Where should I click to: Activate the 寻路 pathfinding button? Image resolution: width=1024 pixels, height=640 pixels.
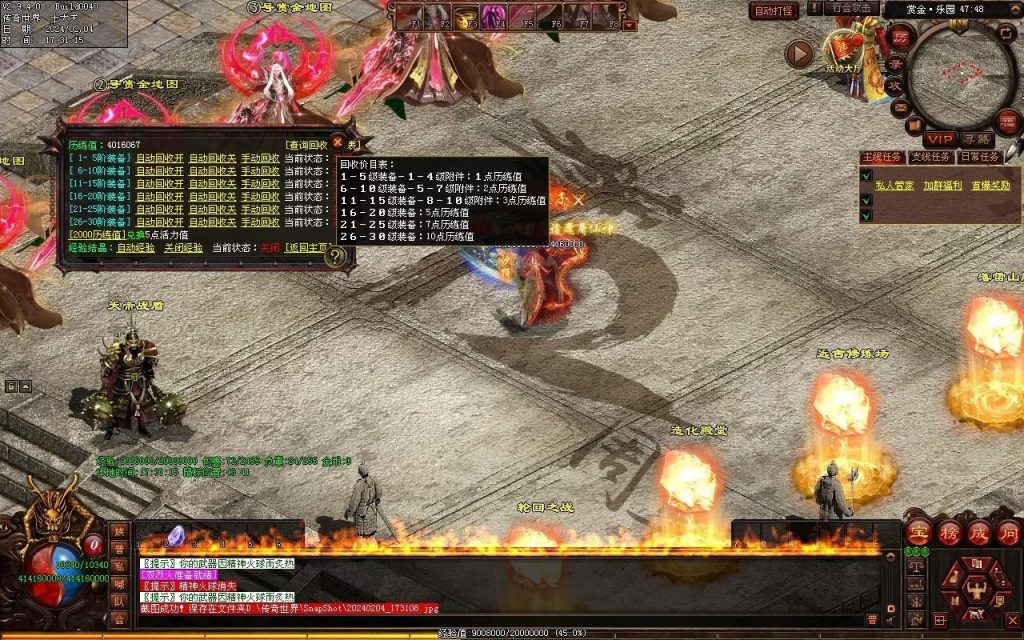point(976,139)
